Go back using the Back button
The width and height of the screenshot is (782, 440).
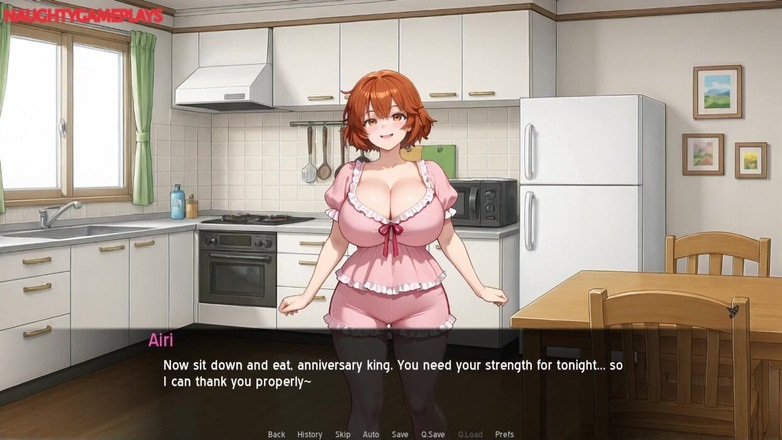(276, 434)
